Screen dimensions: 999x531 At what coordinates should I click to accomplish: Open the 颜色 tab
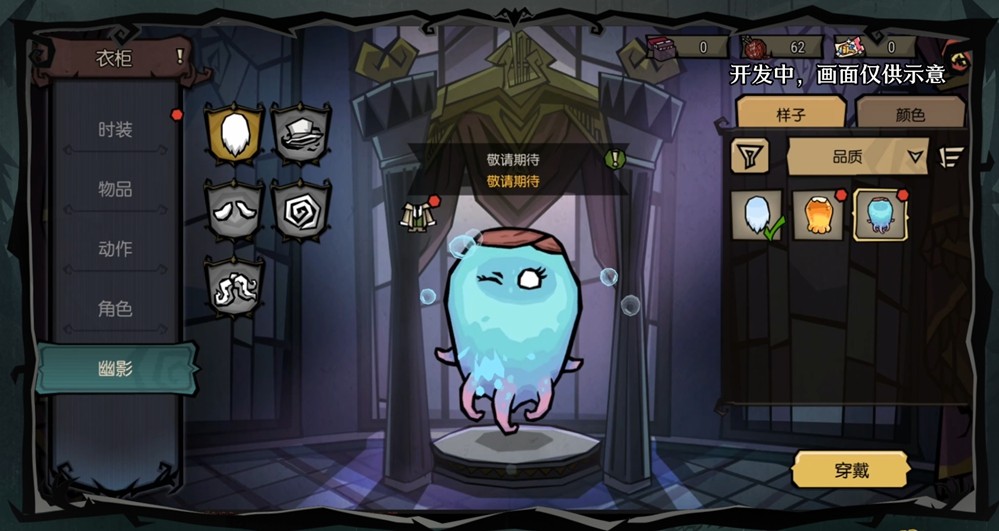click(x=910, y=114)
